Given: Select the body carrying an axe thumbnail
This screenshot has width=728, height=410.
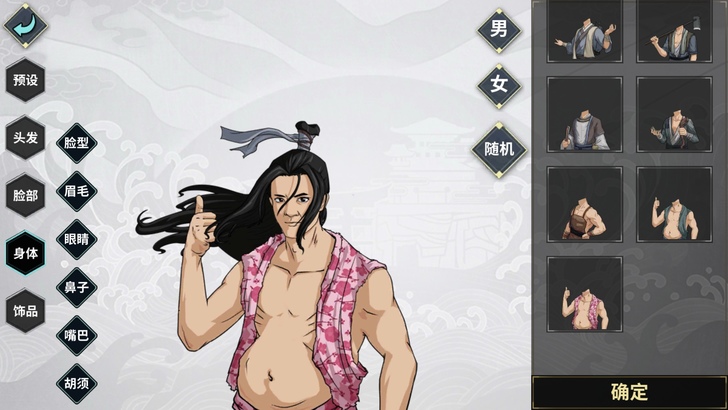Looking at the screenshot, I should [x=674, y=30].
